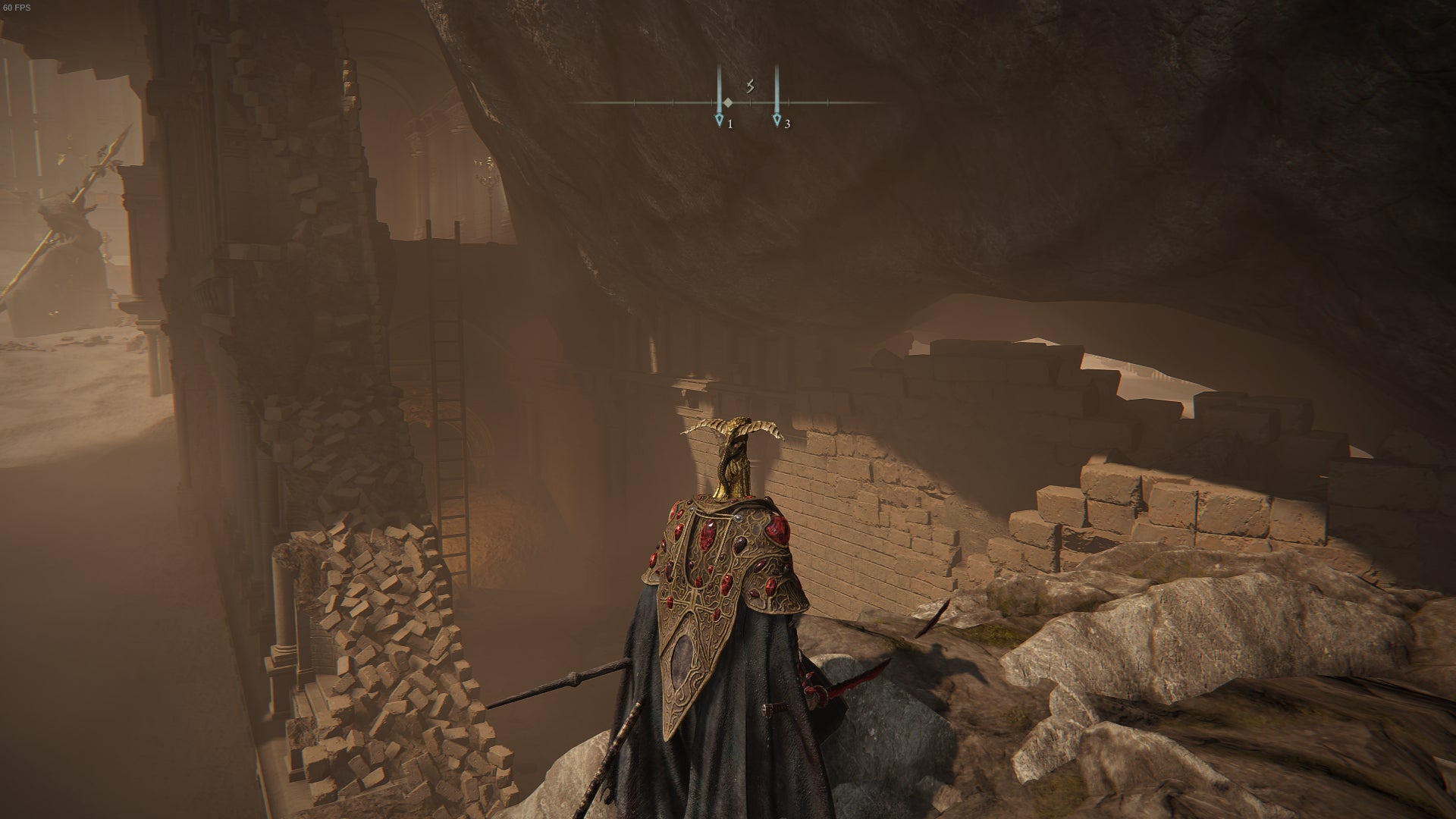Select the compass beacon marker numbered 1
Image resolution: width=1456 pixels, height=819 pixels.
click(x=720, y=120)
